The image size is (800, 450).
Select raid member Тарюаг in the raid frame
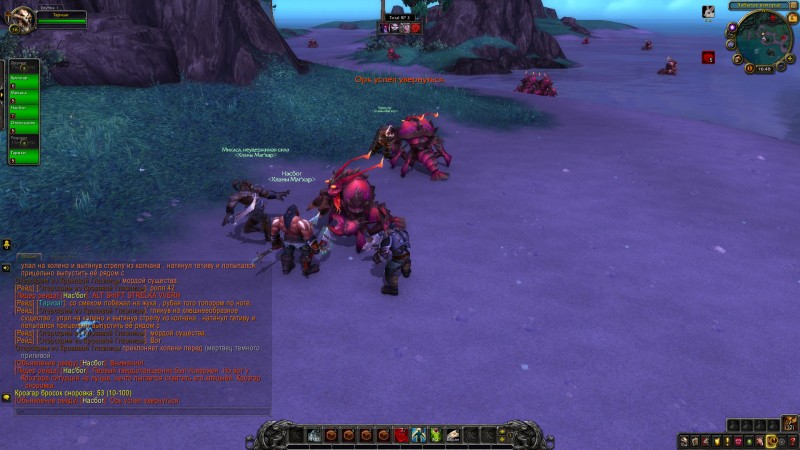point(23,155)
